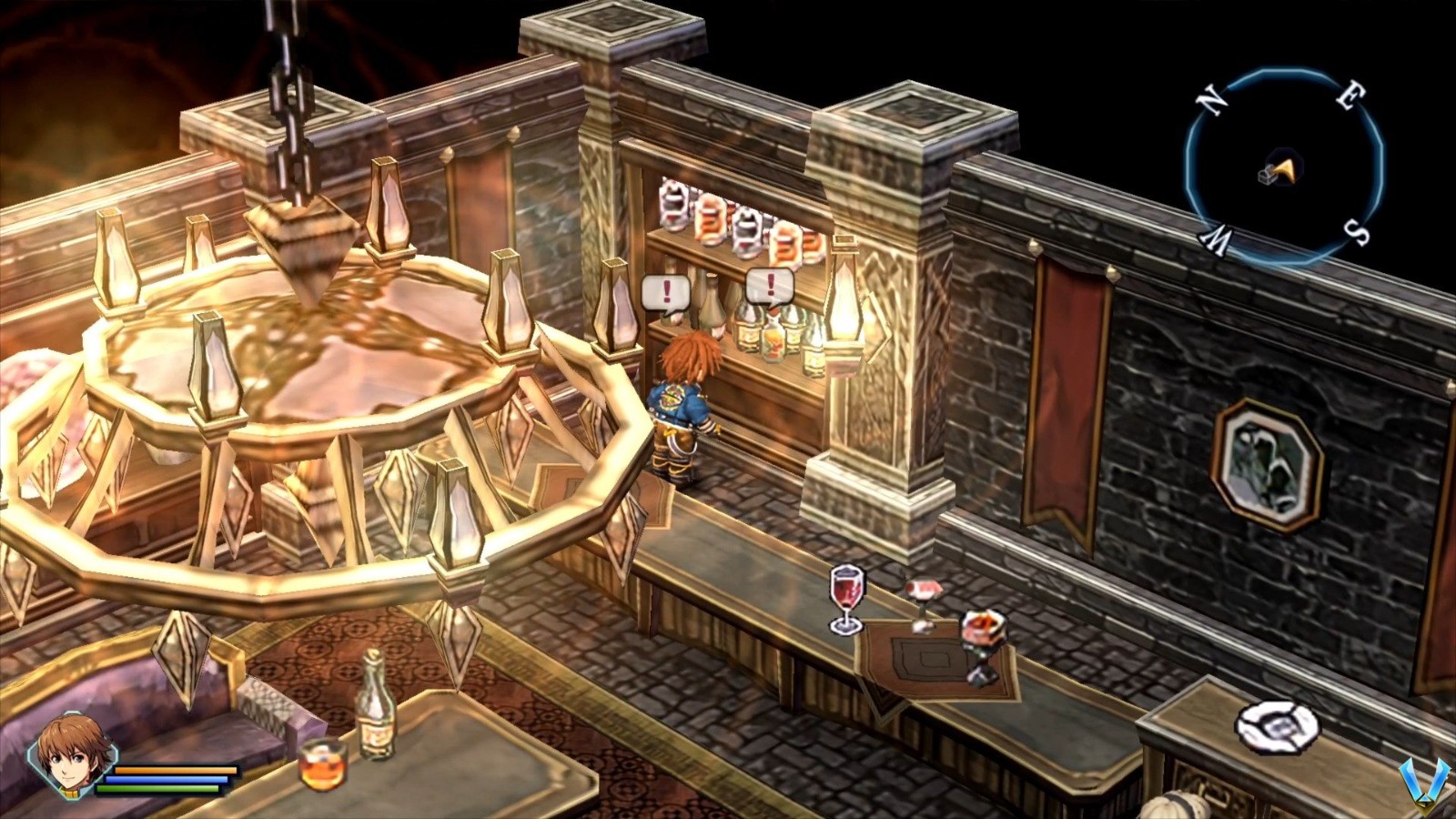Select the painting frame on the dark wall
This screenshot has height=819, width=1456.
pos(1267,465)
